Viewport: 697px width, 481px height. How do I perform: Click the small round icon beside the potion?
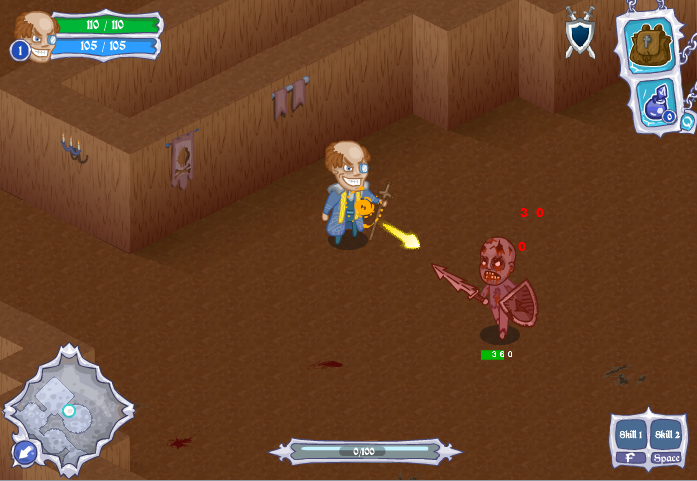[x=688, y=122]
